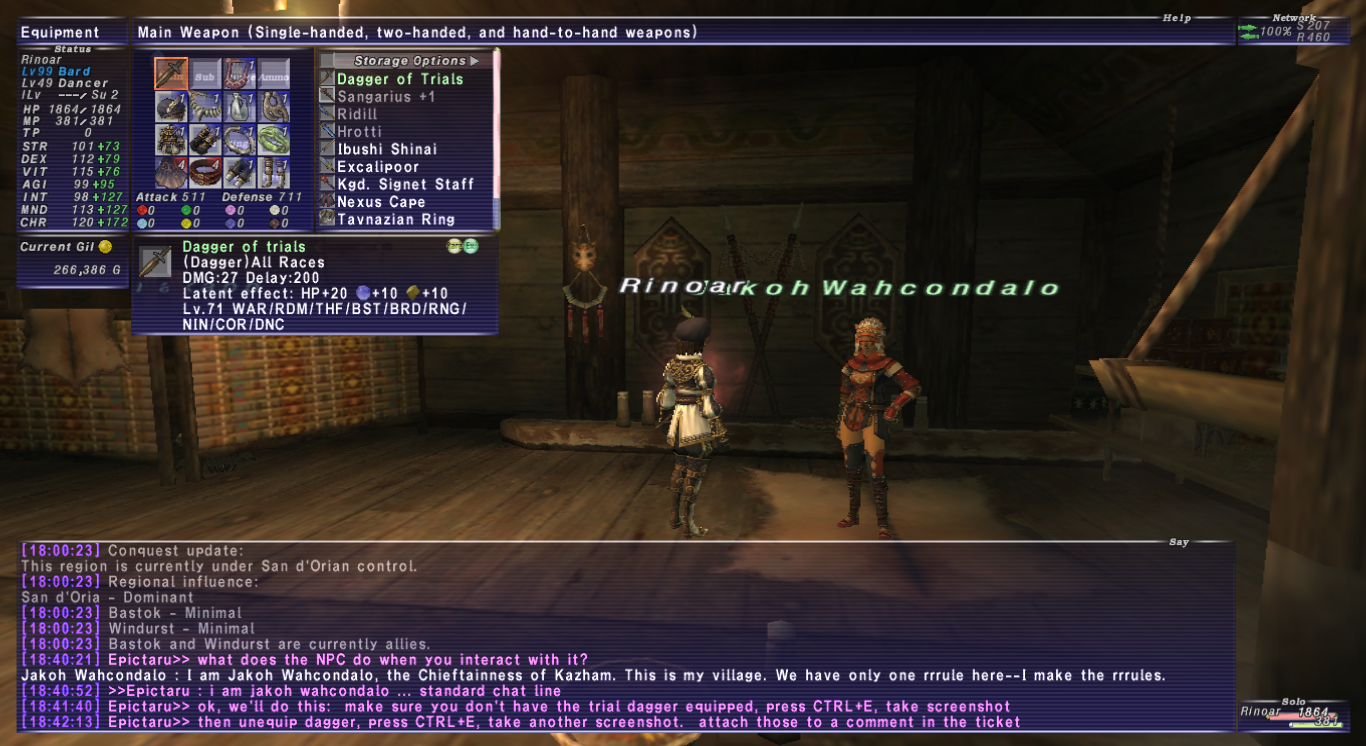Select the Main weapon dagger slot
This screenshot has height=746, width=1366.
click(171, 72)
